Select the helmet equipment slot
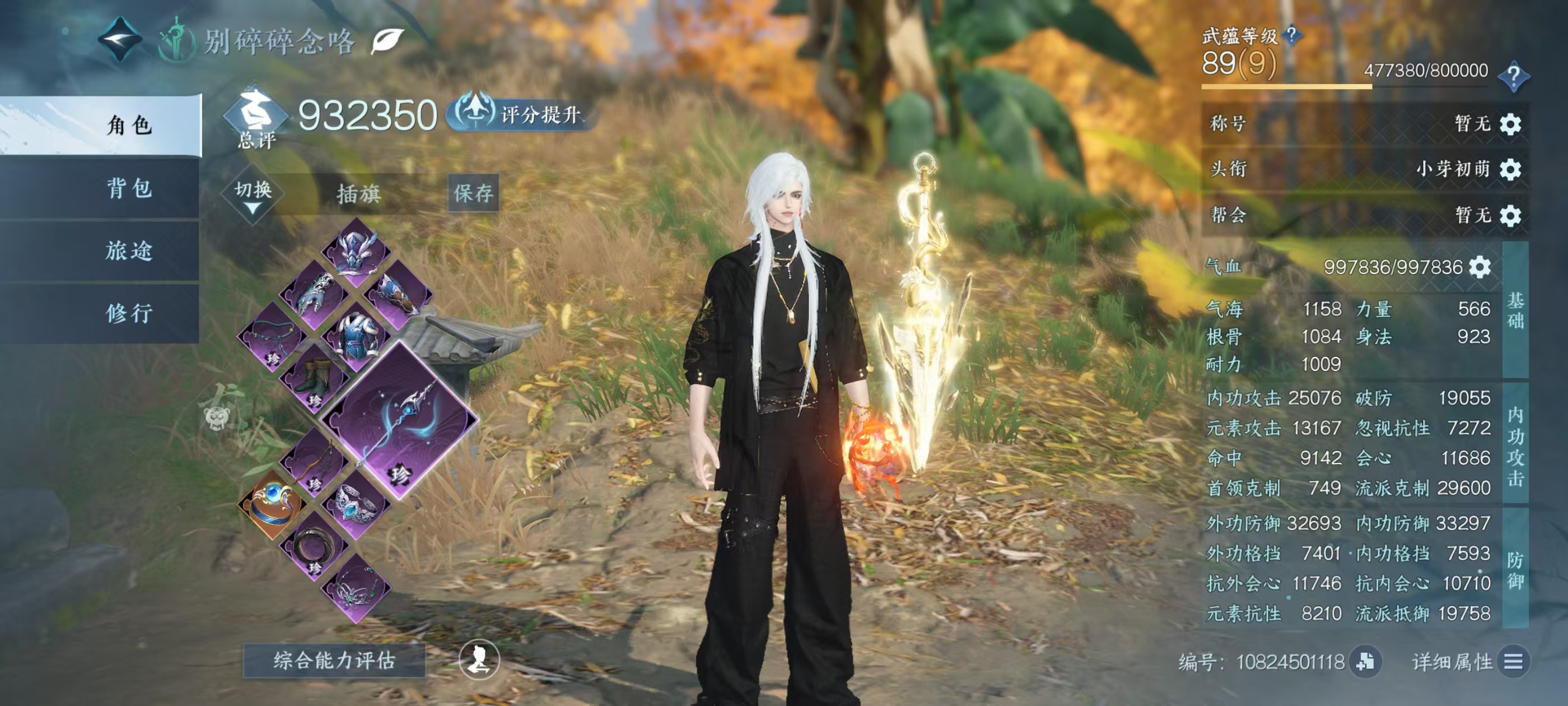 click(356, 251)
